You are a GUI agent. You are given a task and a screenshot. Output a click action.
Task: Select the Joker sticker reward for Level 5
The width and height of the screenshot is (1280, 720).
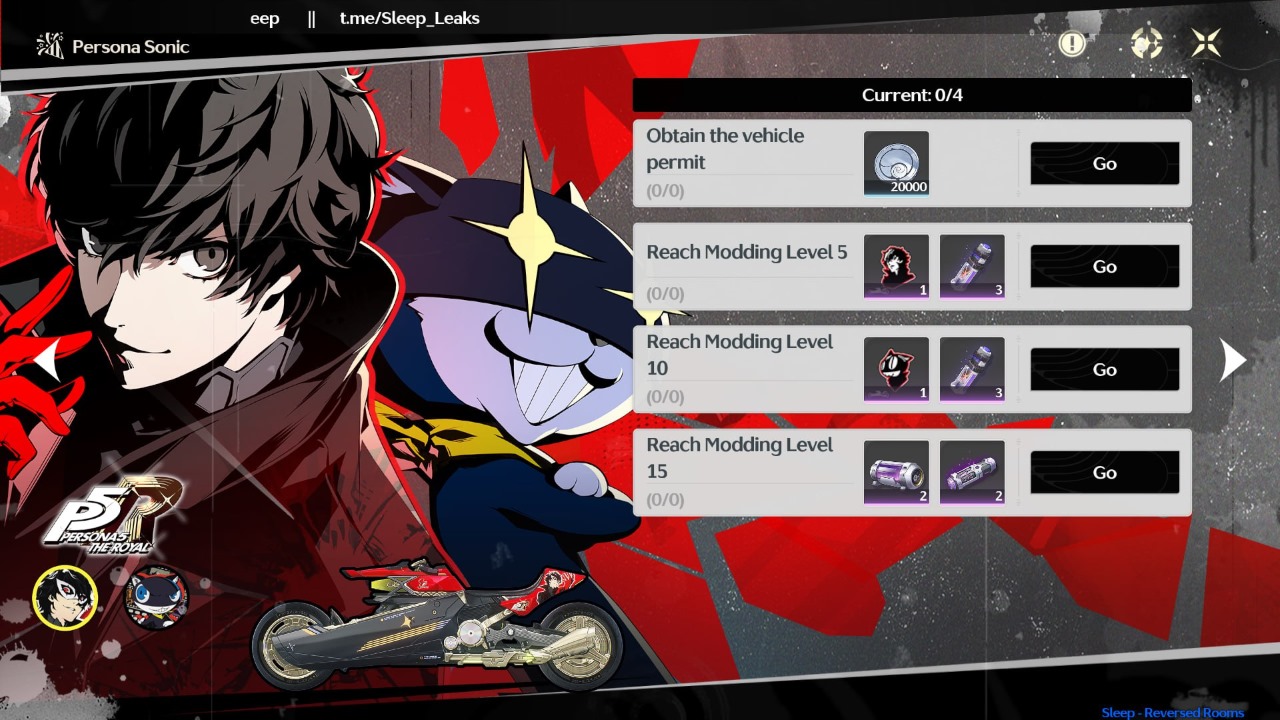point(896,267)
